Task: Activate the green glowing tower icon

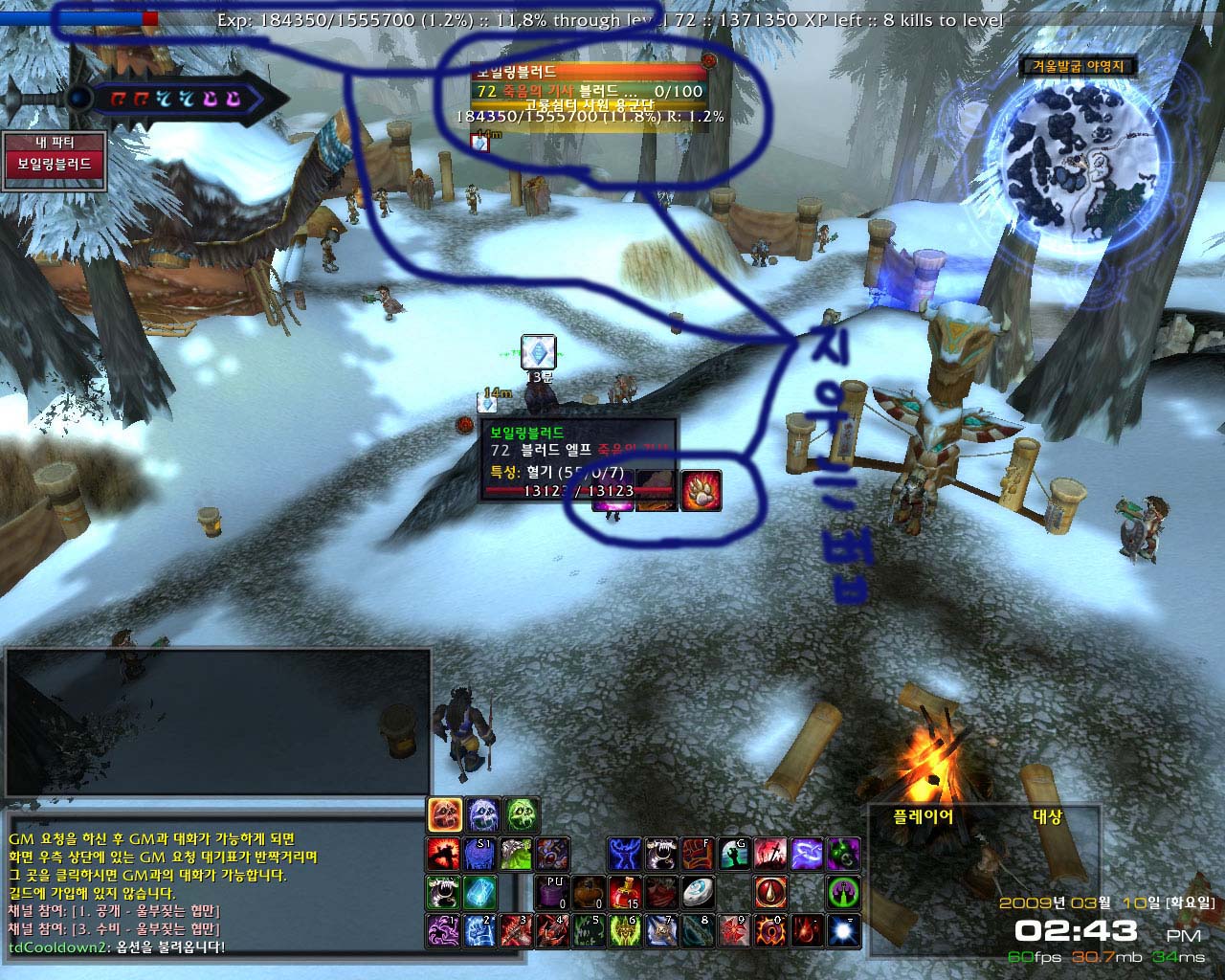Action: 843,893
